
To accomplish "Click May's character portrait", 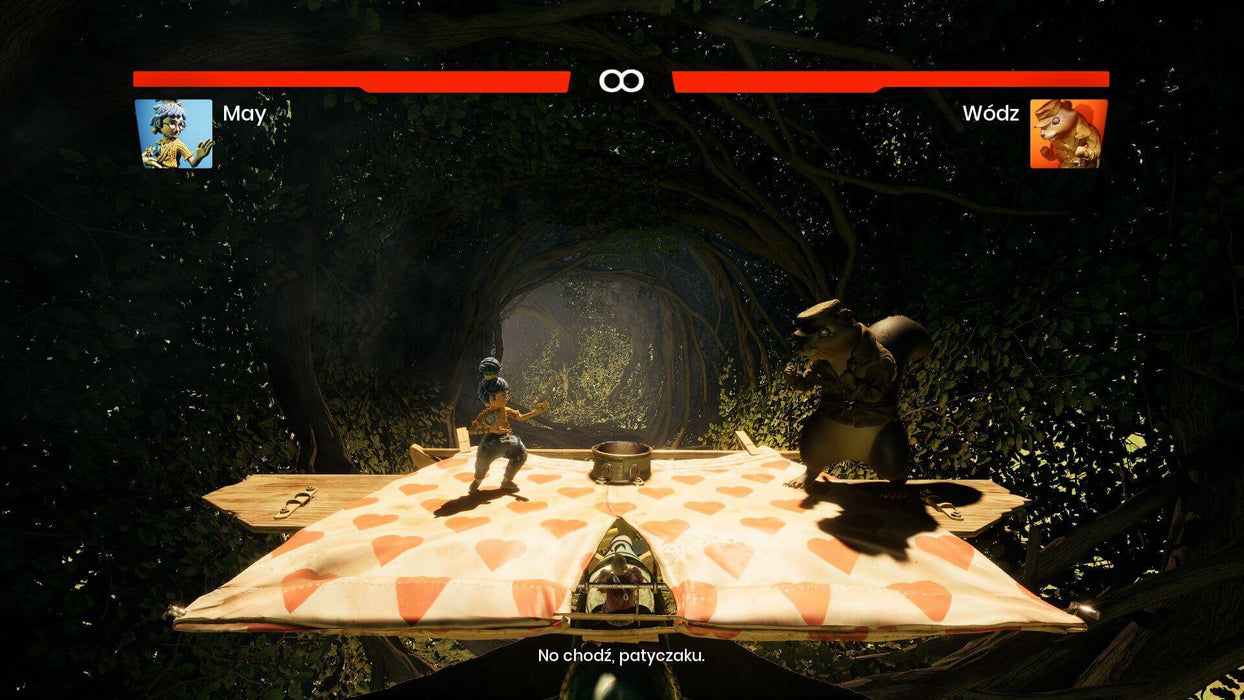I will 174,133.
